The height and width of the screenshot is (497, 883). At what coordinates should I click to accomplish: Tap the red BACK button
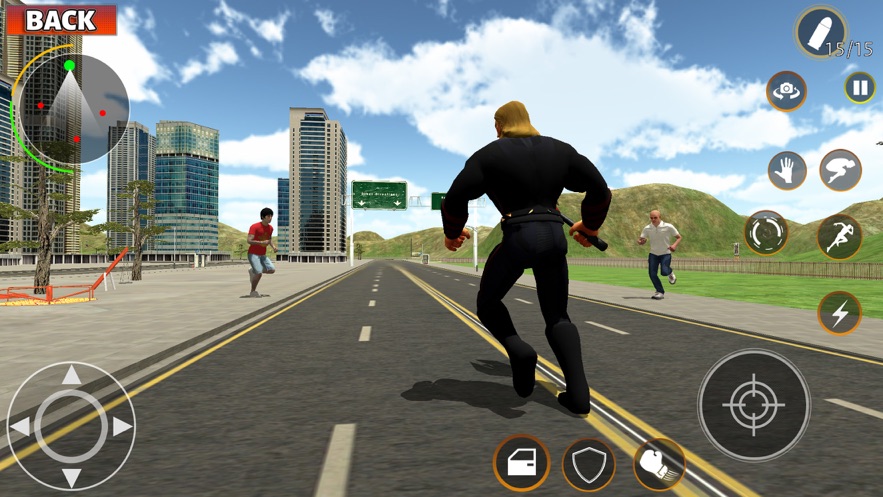[x=60, y=19]
